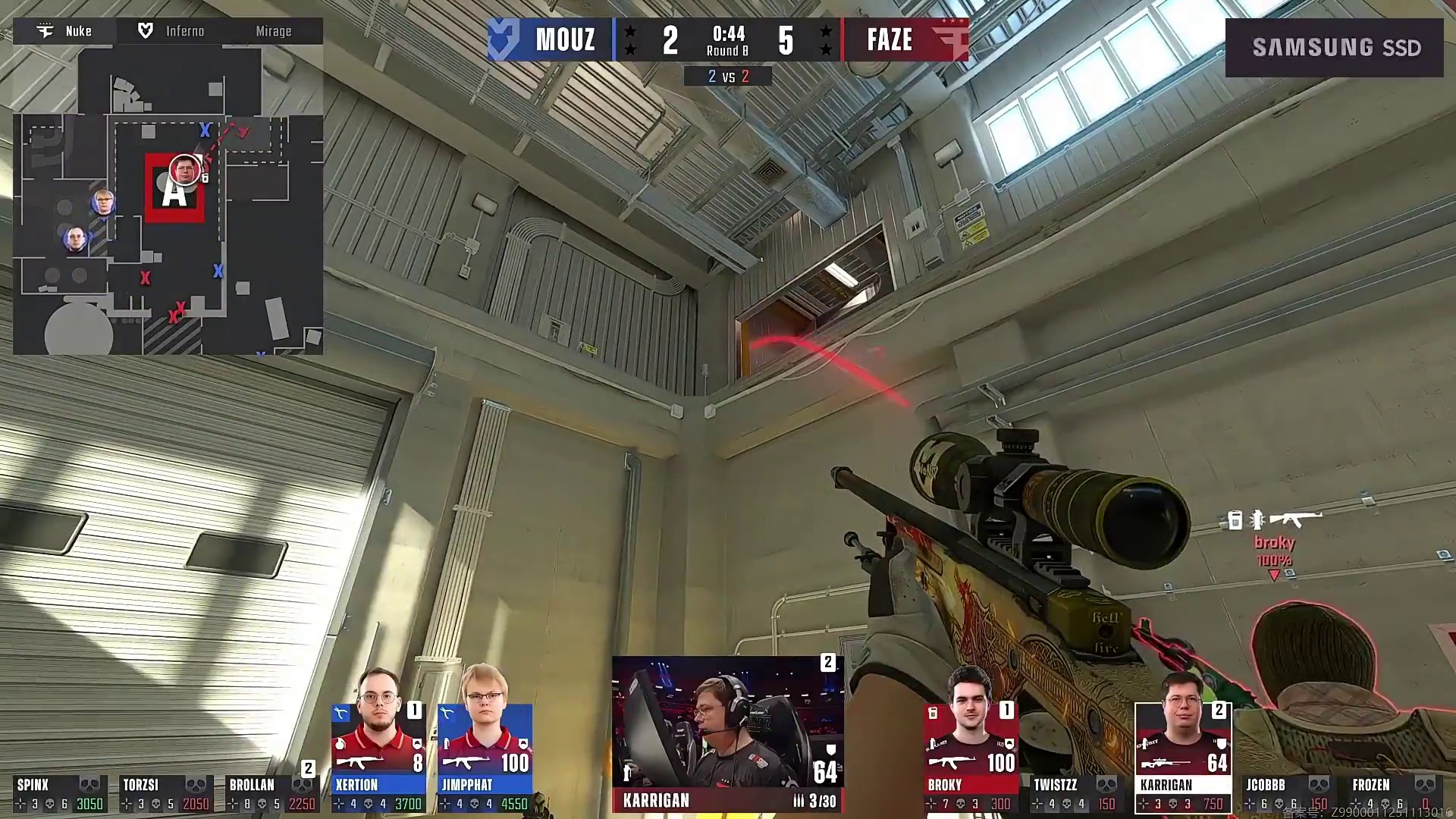1456x819 pixels.
Task: Switch to the Inferno map tab
Action: (x=172, y=31)
